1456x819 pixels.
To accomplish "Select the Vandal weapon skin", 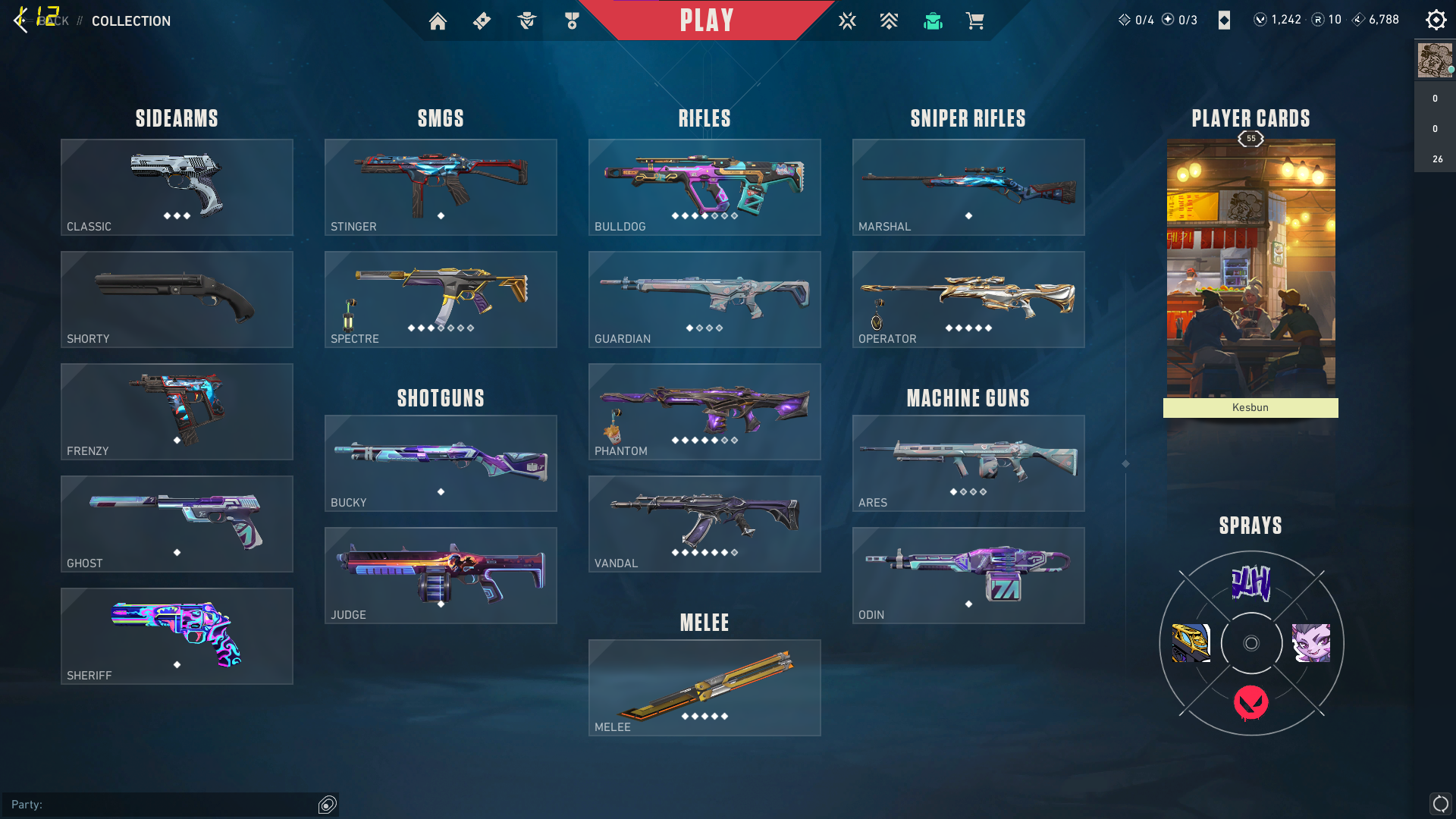I will [704, 523].
